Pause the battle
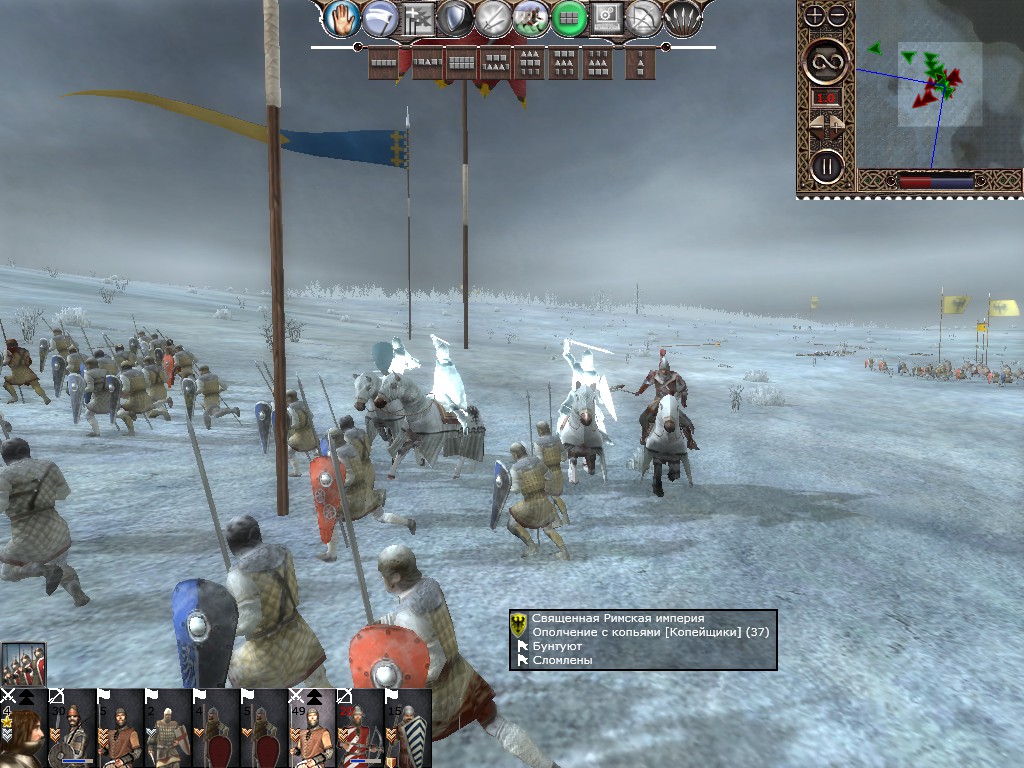The width and height of the screenshot is (1024, 768). pyautogui.click(x=827, y=165)
